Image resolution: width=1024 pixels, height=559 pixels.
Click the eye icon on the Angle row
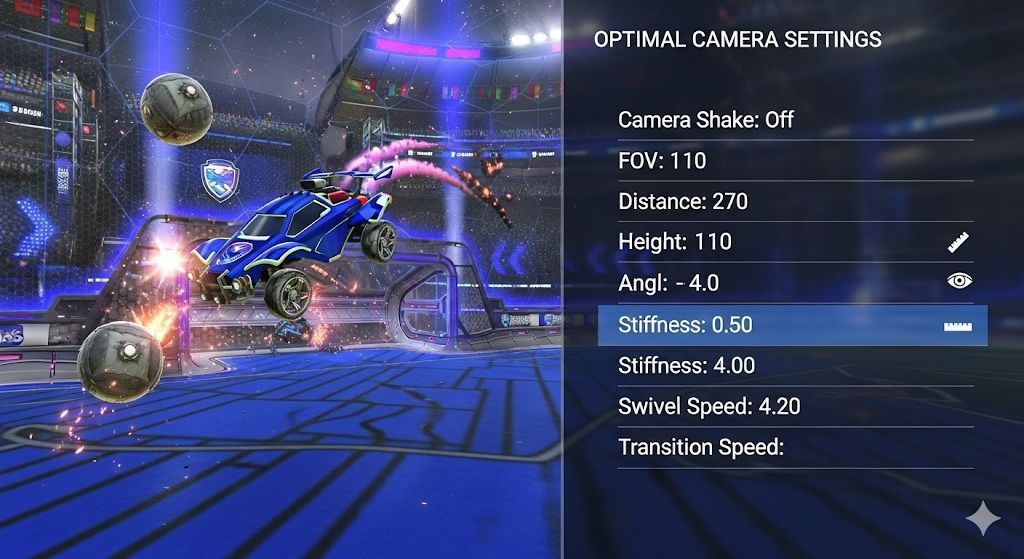959,282
